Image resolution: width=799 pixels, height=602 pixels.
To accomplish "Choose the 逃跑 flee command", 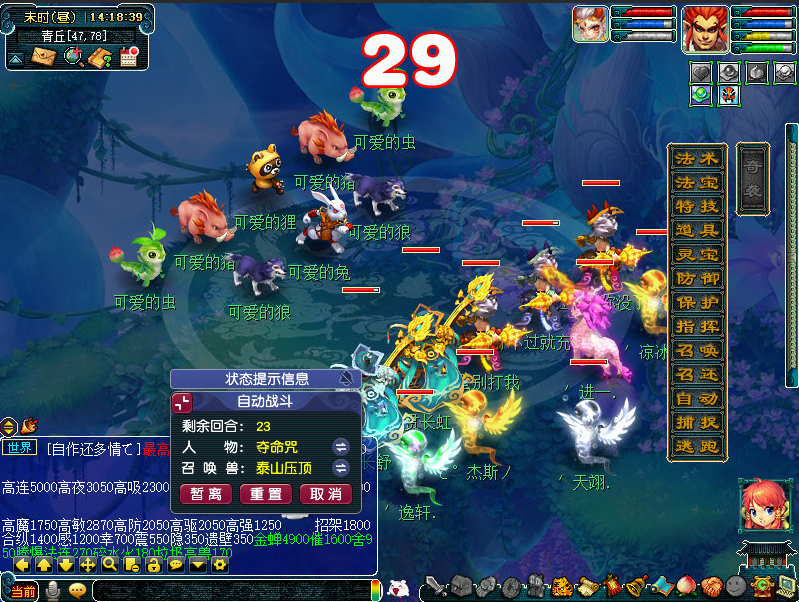I will click(x=697, y=447).
